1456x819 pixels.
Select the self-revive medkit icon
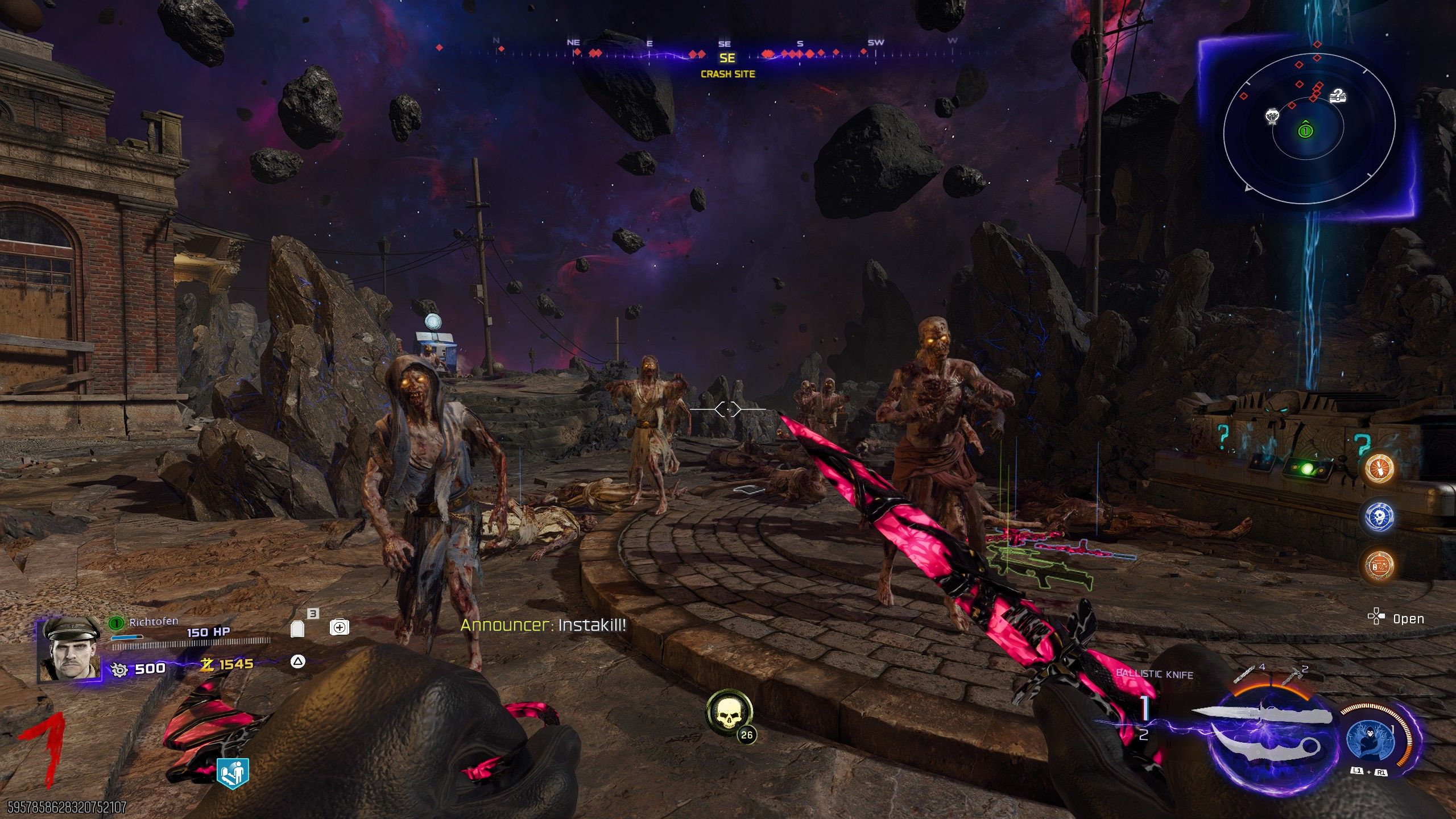339,627
